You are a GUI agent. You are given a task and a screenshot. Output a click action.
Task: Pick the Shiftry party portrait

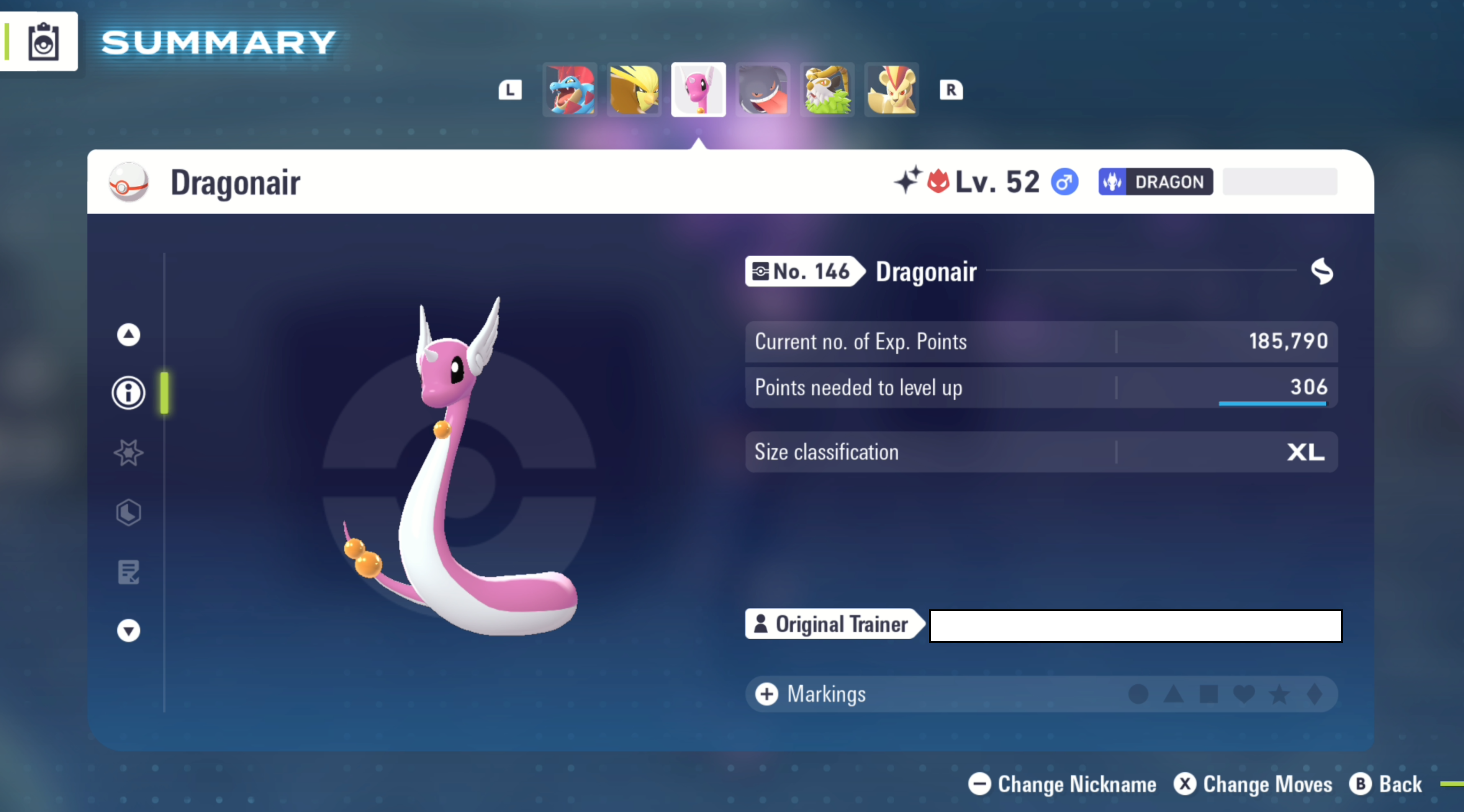[827, 90]
